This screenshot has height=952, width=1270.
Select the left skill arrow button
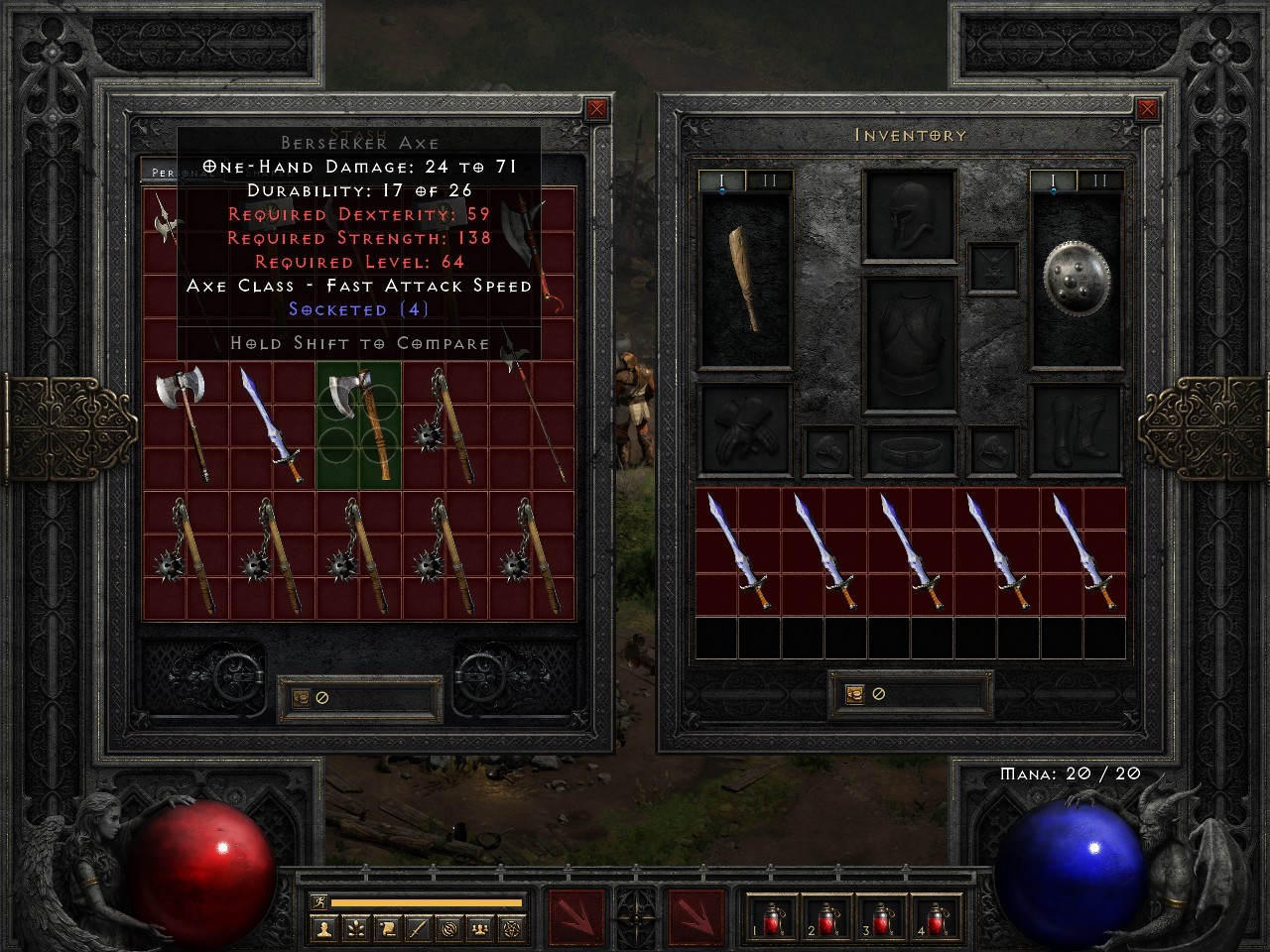point(578,917)
